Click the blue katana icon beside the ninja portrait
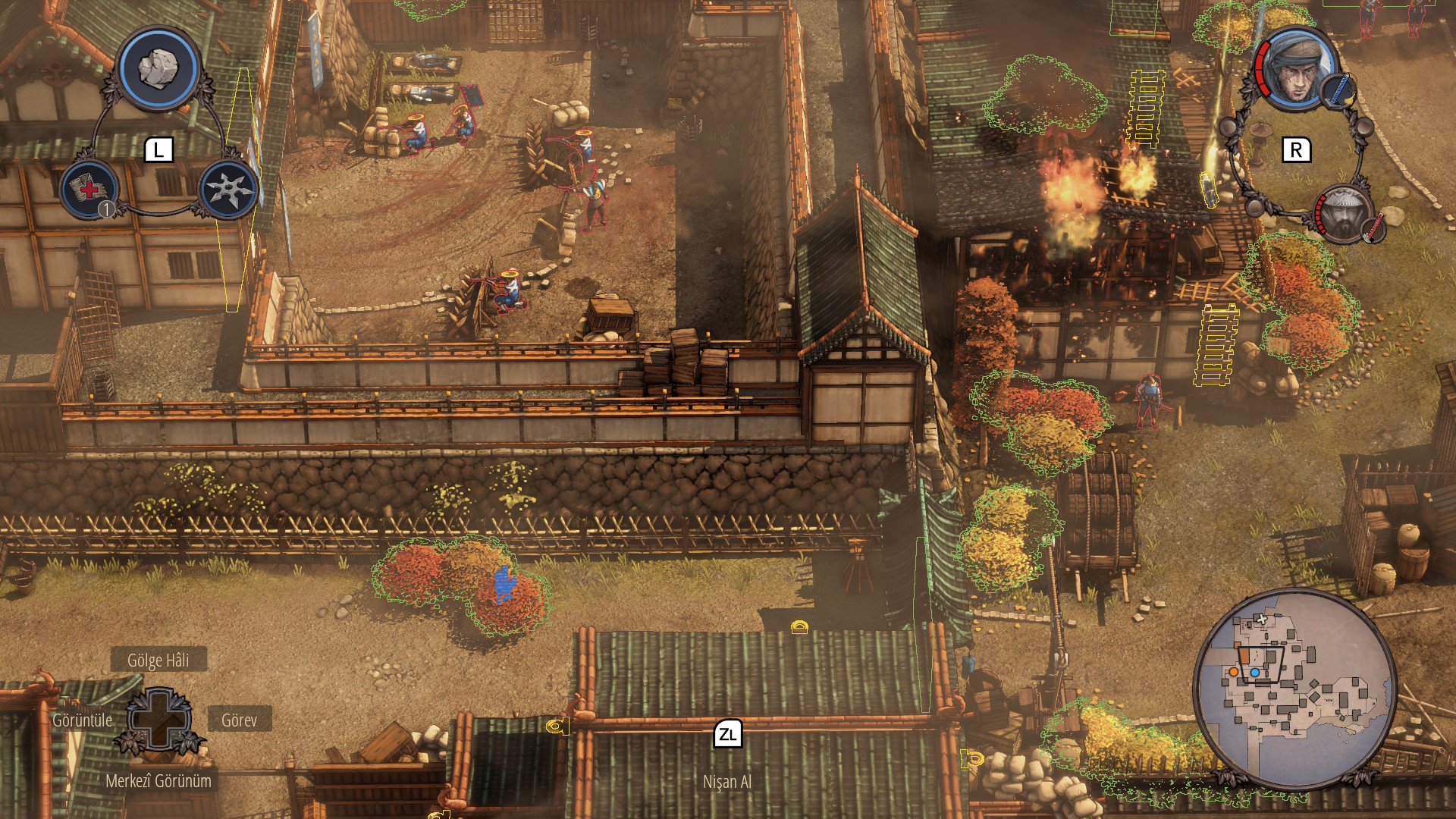Screen dimensions: 1456x819 point(1341,89)
